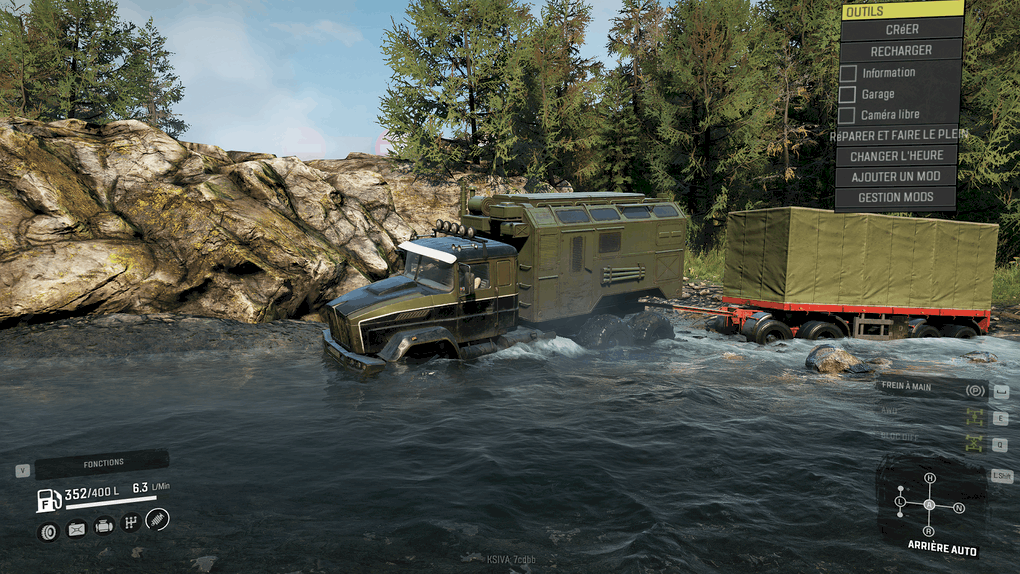
Task: Toggle the FREIN À MAIN handbrake
Action: 974,390
